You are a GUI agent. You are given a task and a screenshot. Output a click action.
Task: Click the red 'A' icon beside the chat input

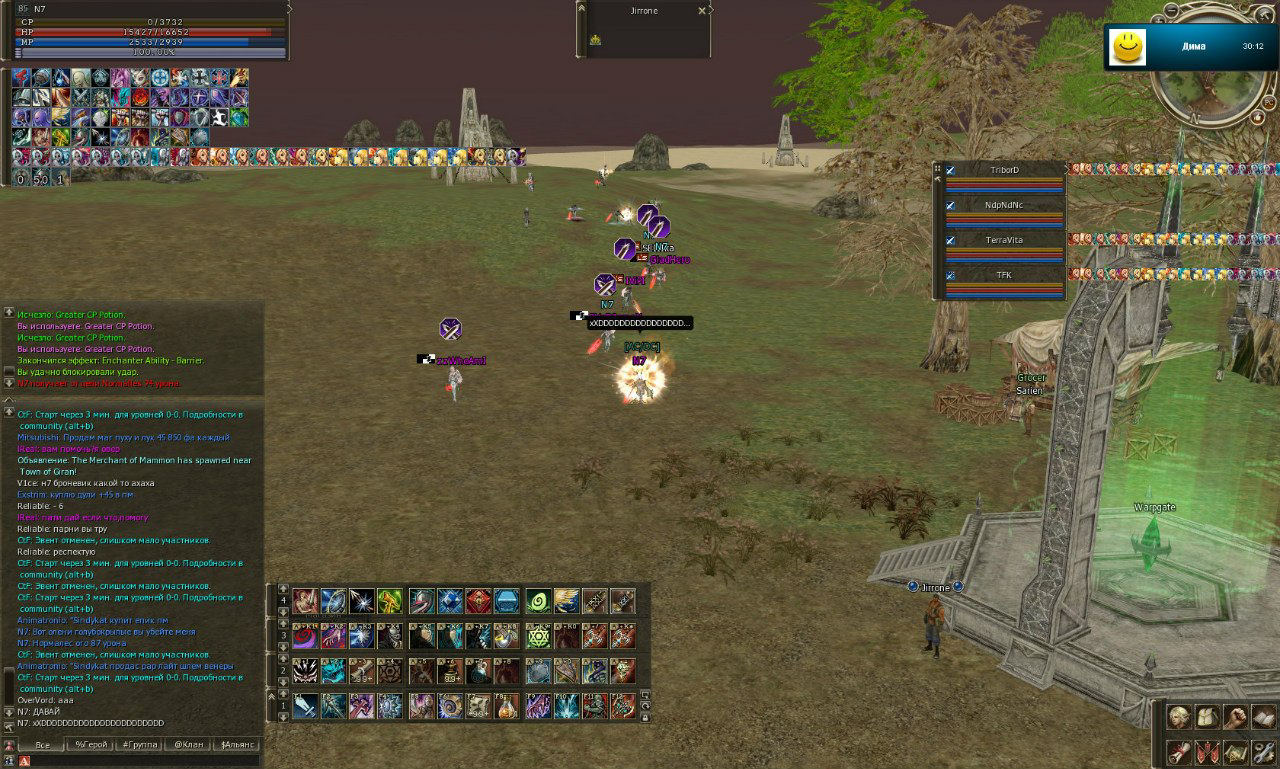click(x=25, y=759)
